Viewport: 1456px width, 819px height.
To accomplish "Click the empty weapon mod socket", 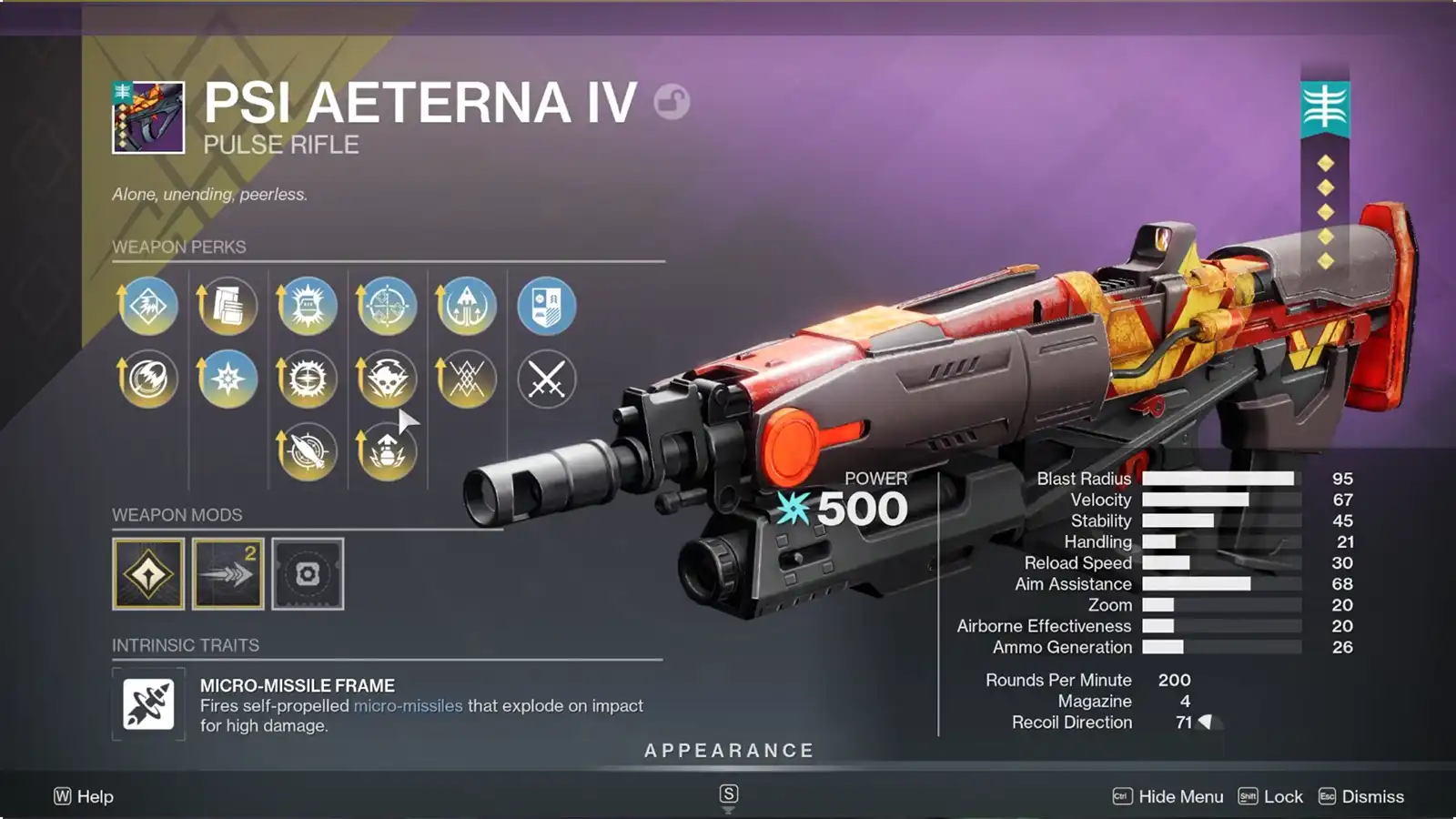I will [x=308, y=574].
